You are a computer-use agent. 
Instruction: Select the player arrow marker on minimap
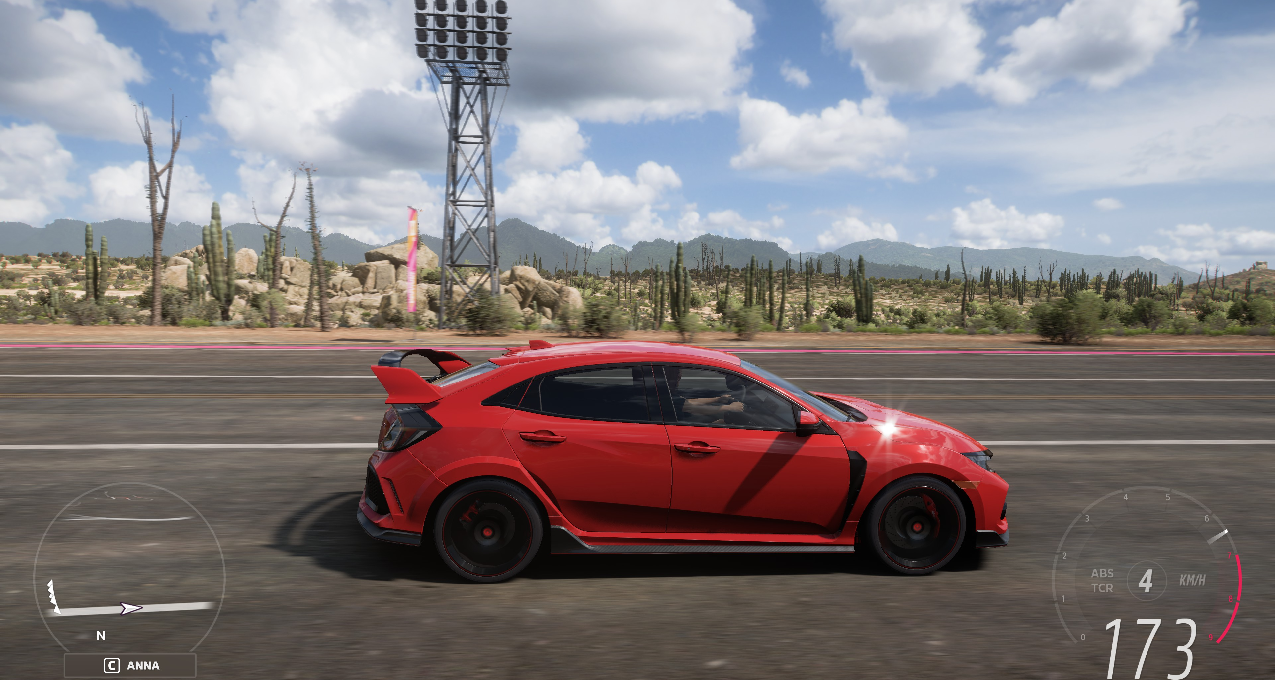130,607
